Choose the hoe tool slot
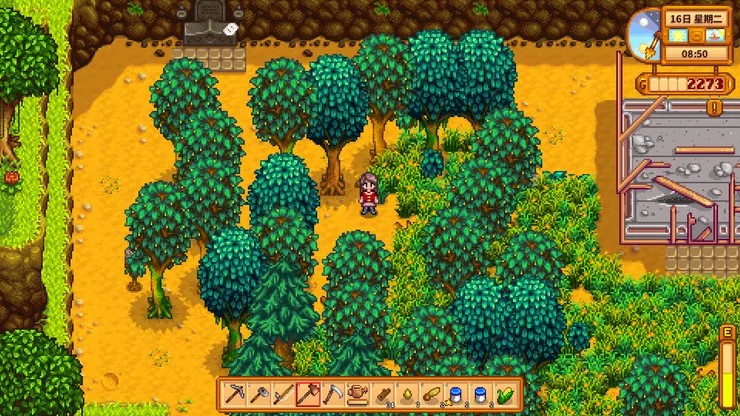 (x=258, y=395)
